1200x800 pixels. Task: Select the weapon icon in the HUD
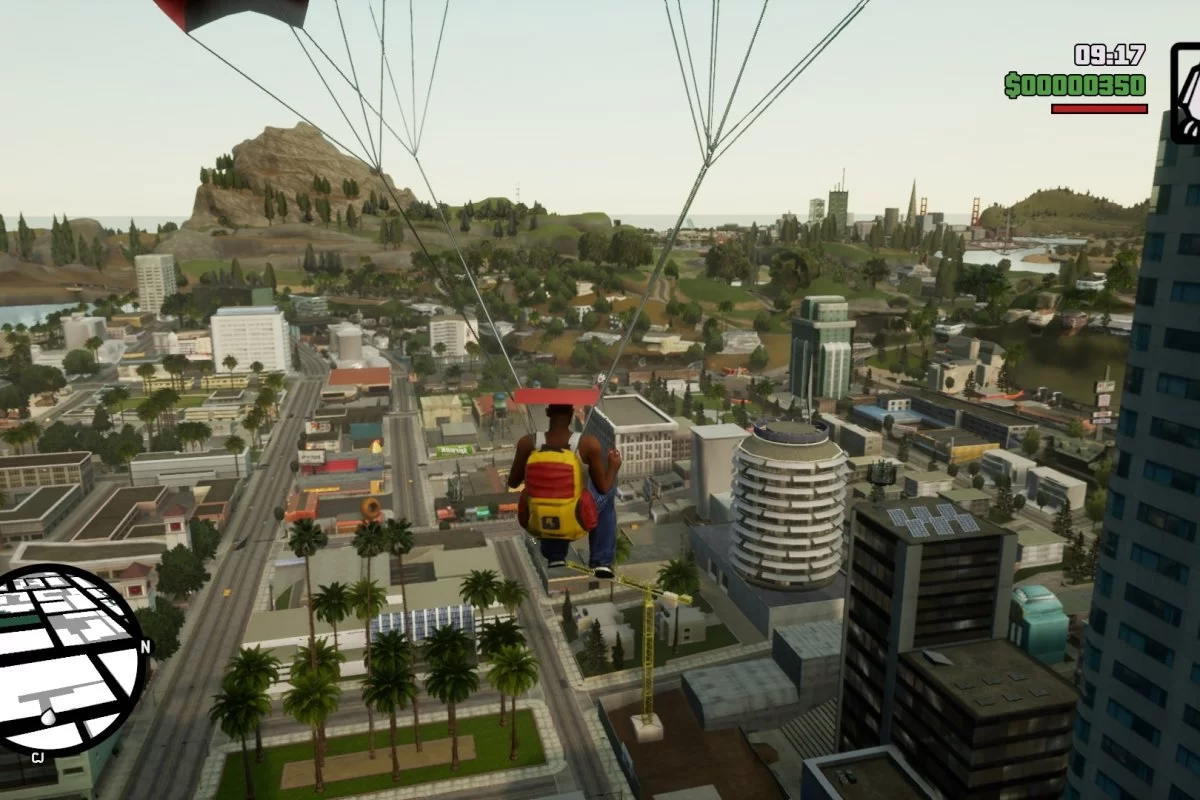point(1186,92)
